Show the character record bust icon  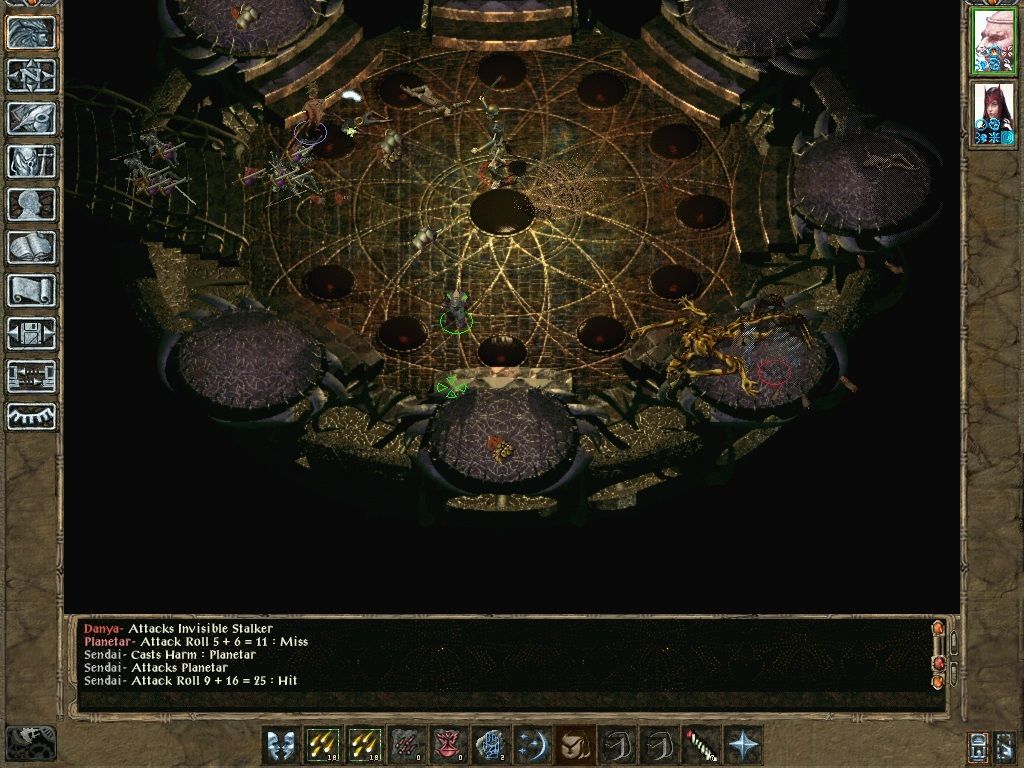[x=32, y=204]
